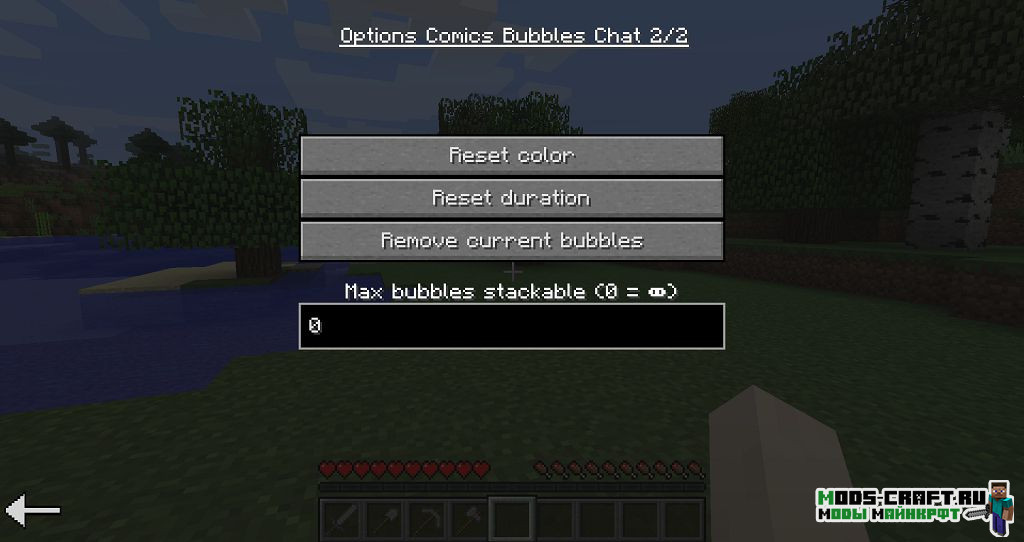1024x542 pixels.
Task: Focus the Max bubbles stackable text field
Action: (x=511, y=326)
